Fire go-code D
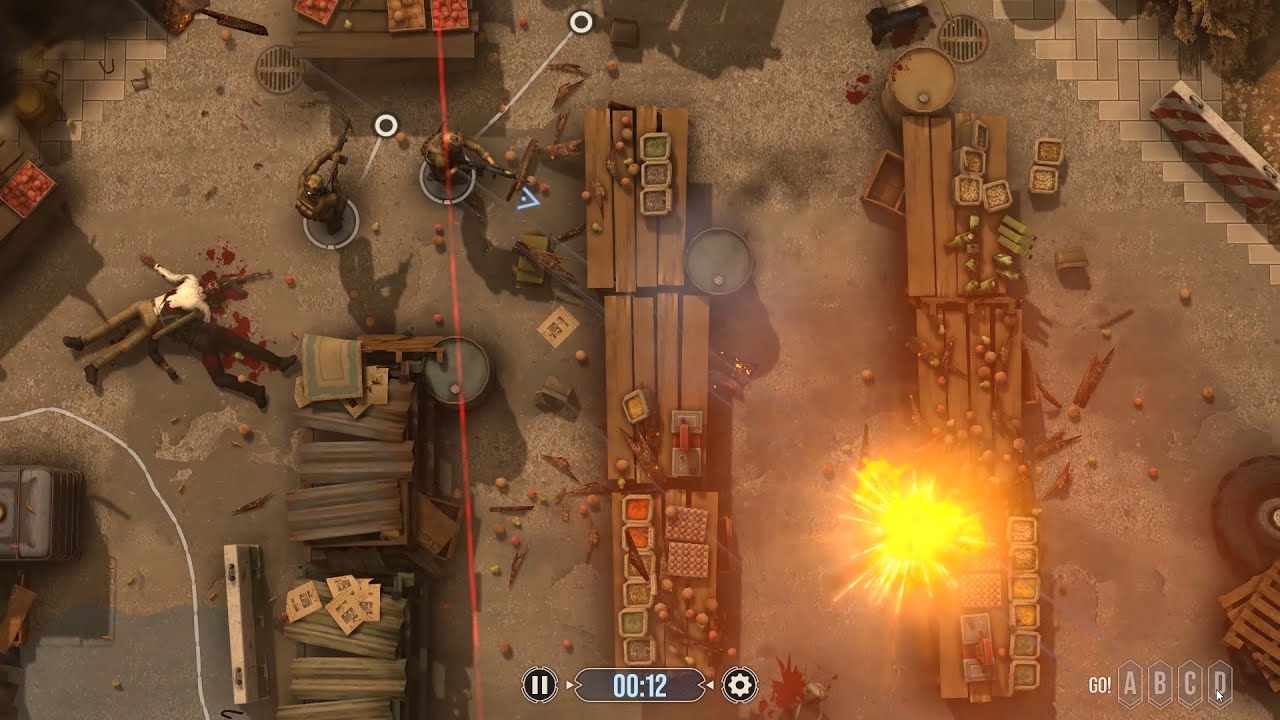This screenshot has height=720, width=1280. [1219, 685]
